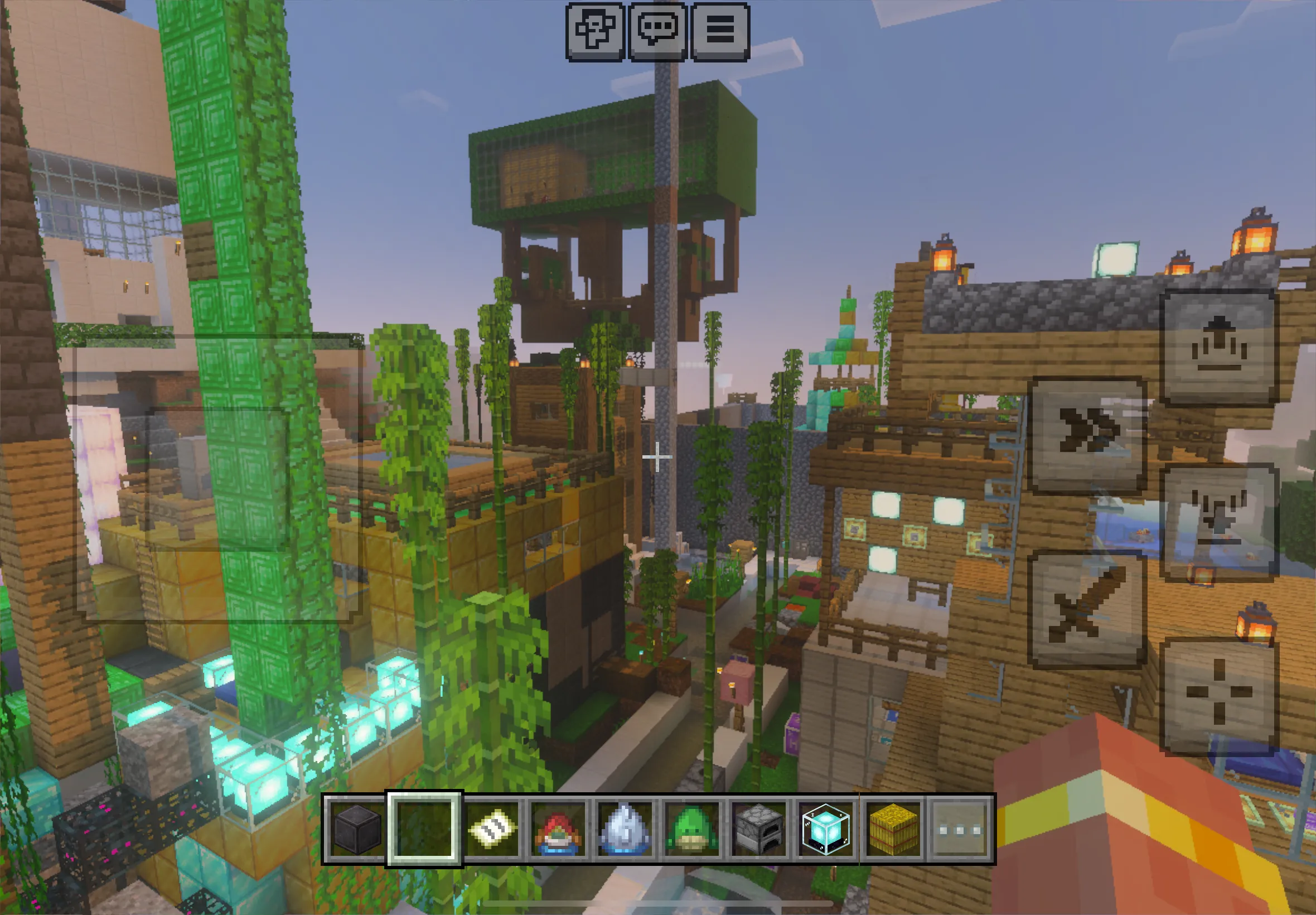Open the chat speech bubble
The height and width of the screenshot is (915, 1316).
click(x=657, y=31)
